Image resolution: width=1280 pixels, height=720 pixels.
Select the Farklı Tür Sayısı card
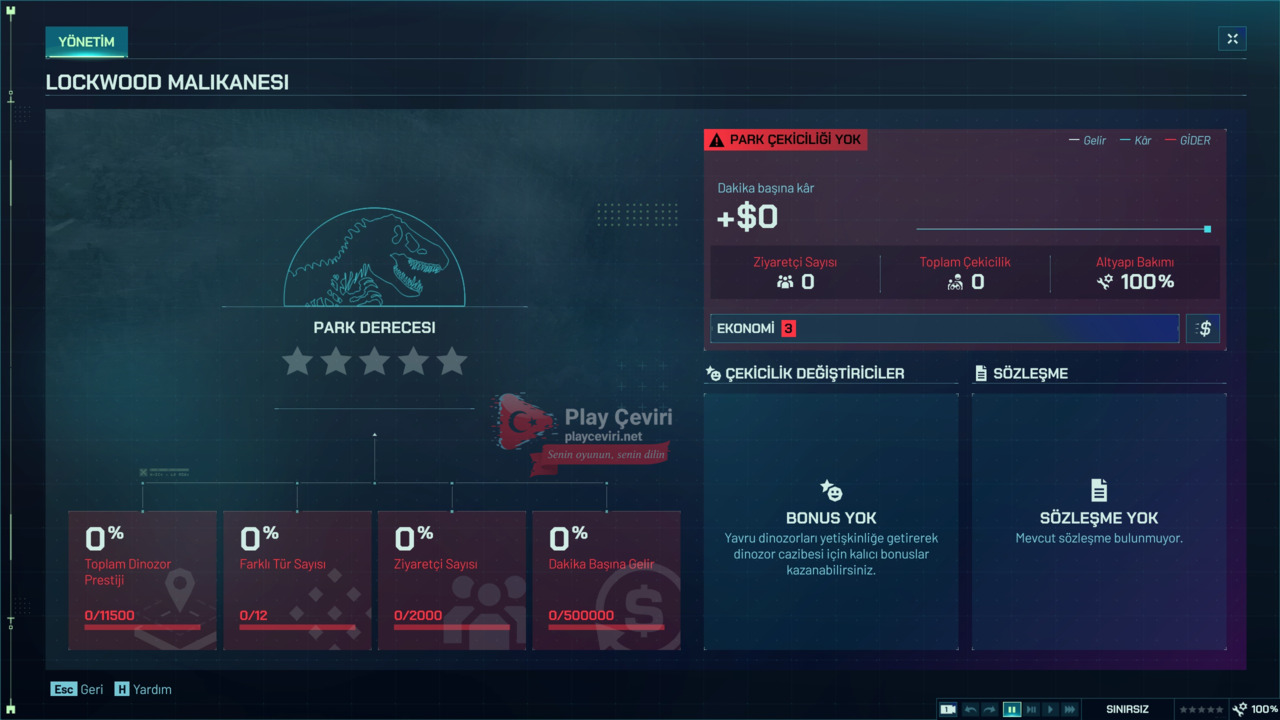click(x=297, y=580)
